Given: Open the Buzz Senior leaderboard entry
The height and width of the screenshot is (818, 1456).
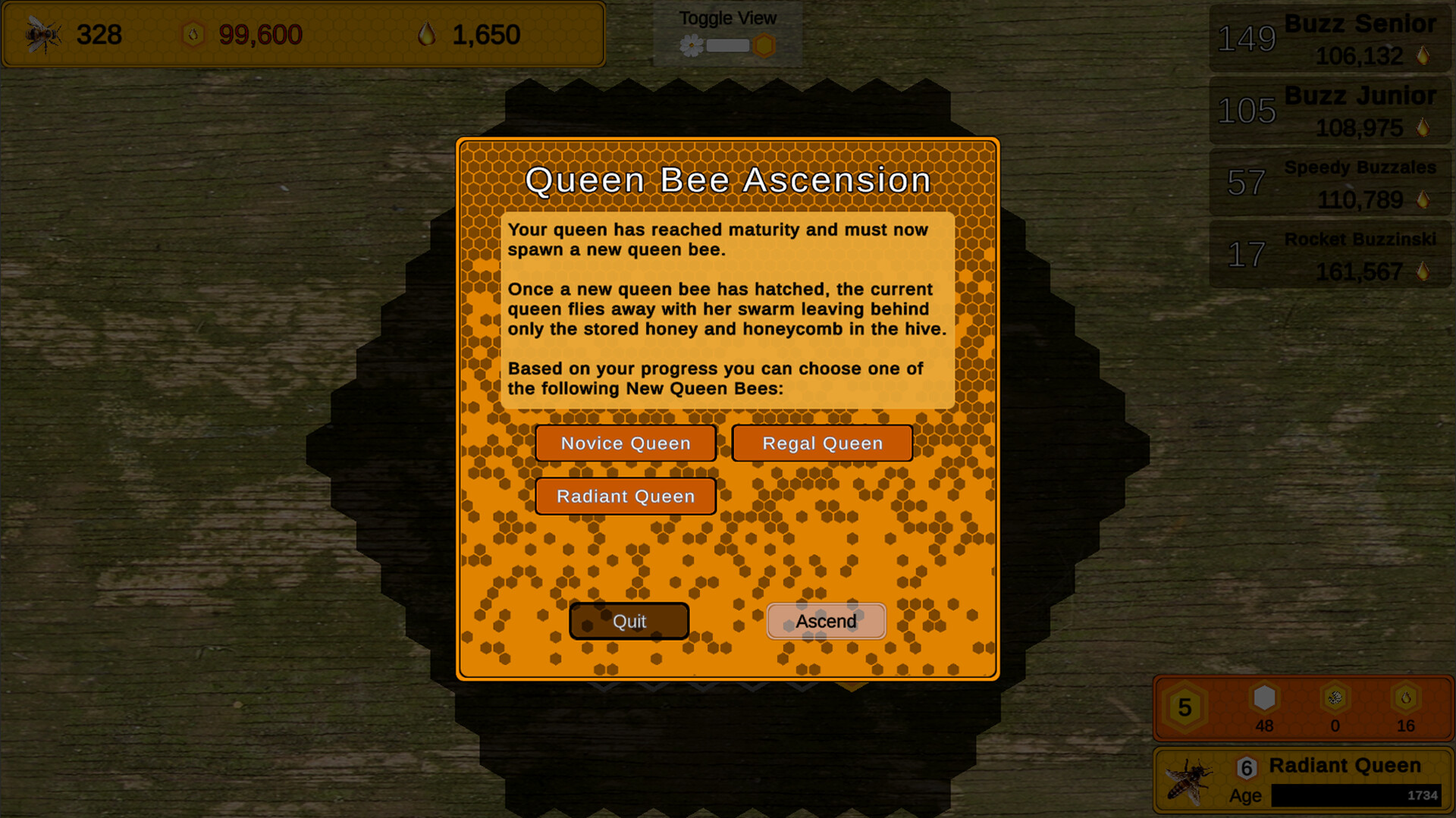Looking at the screenshot, I should [x=1329, y=38].
